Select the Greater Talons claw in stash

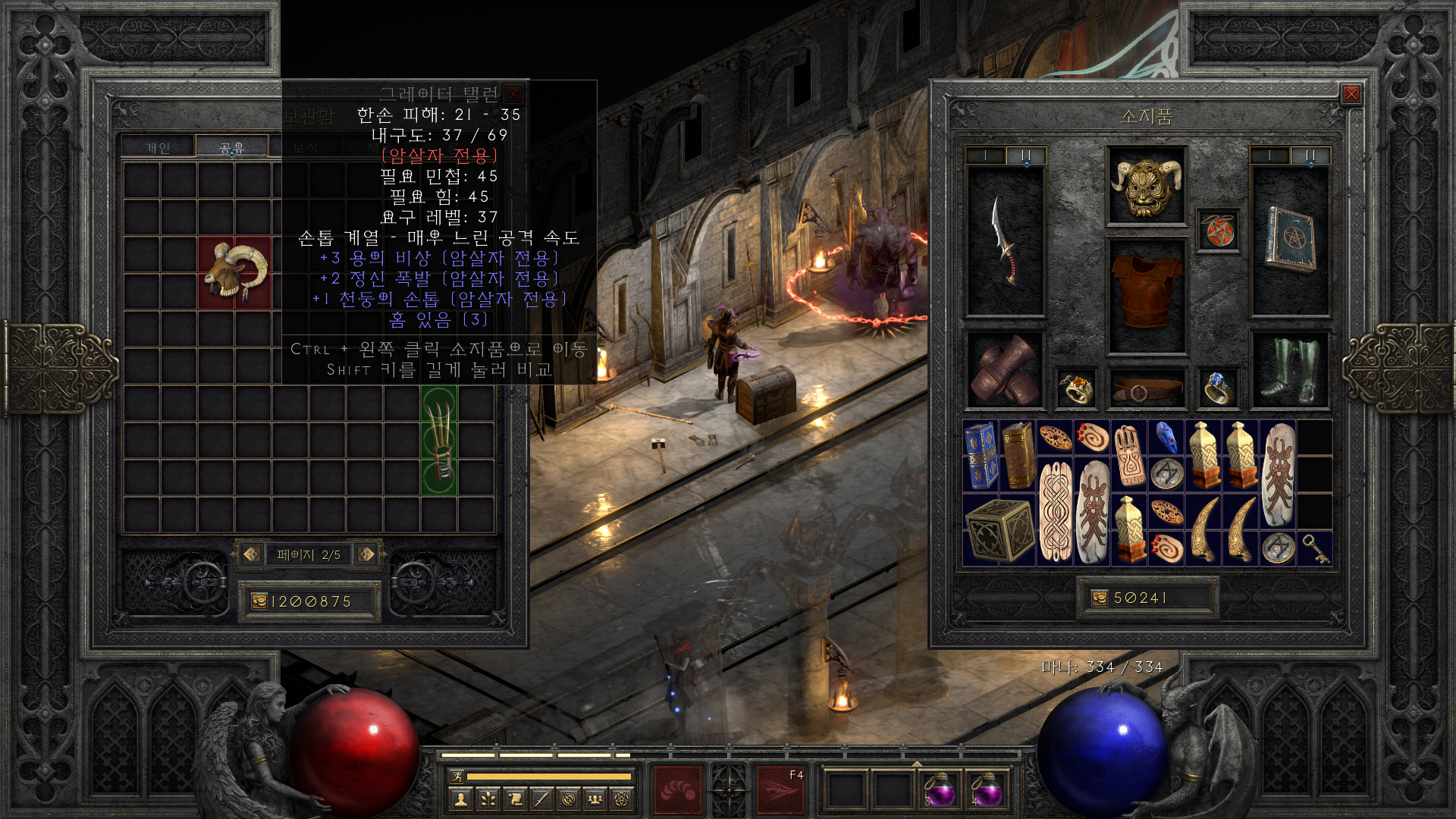439,440
